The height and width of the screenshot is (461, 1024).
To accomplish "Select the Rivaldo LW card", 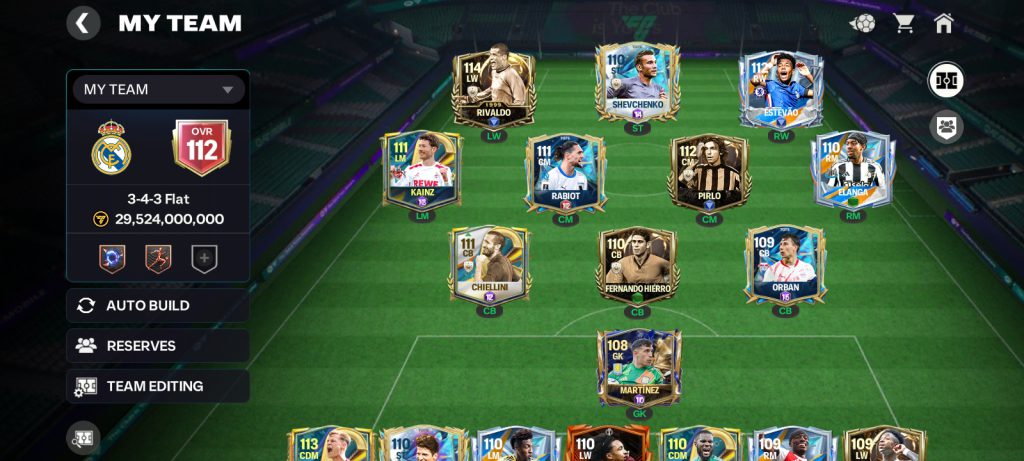I will [x=493, y=87].
